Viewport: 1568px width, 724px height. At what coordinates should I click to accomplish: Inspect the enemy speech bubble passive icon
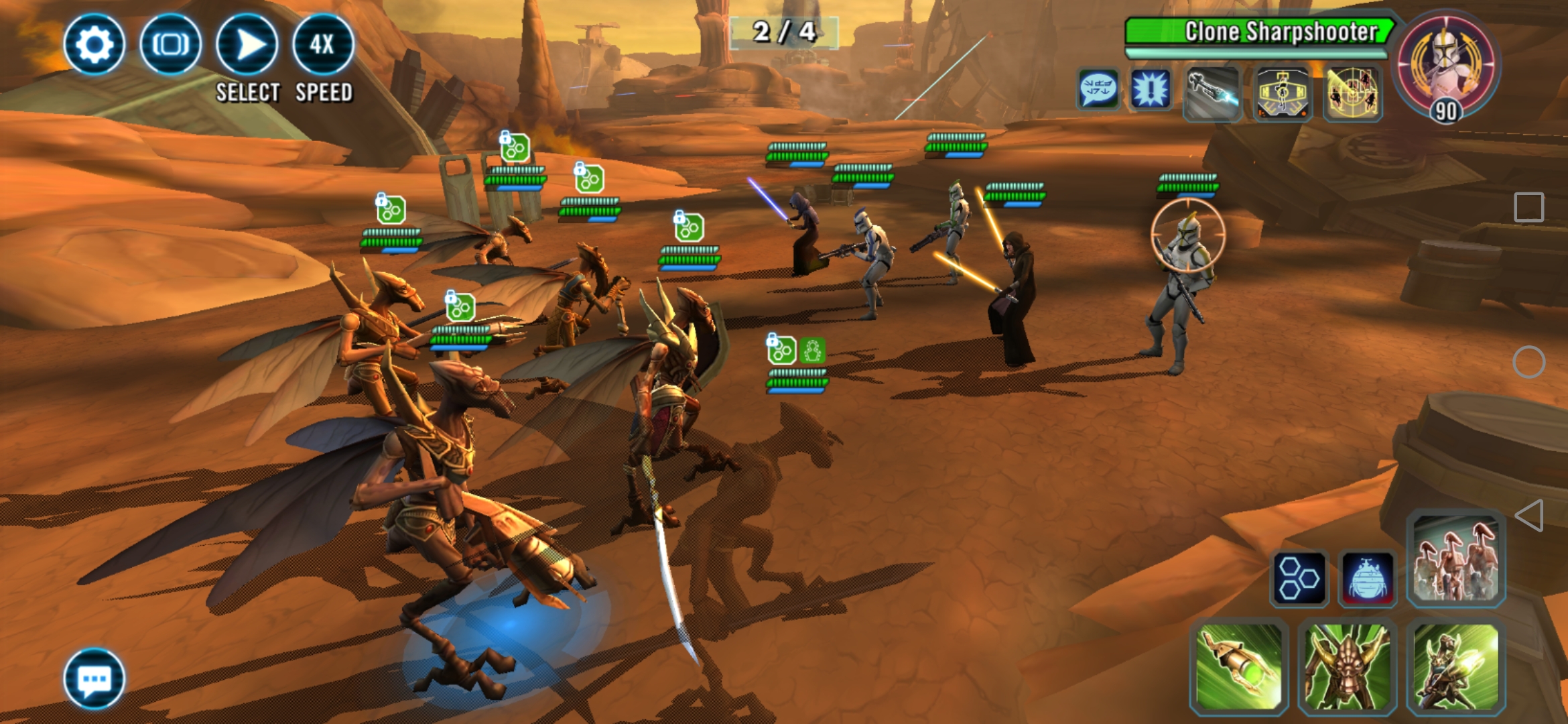point(1098,89)
